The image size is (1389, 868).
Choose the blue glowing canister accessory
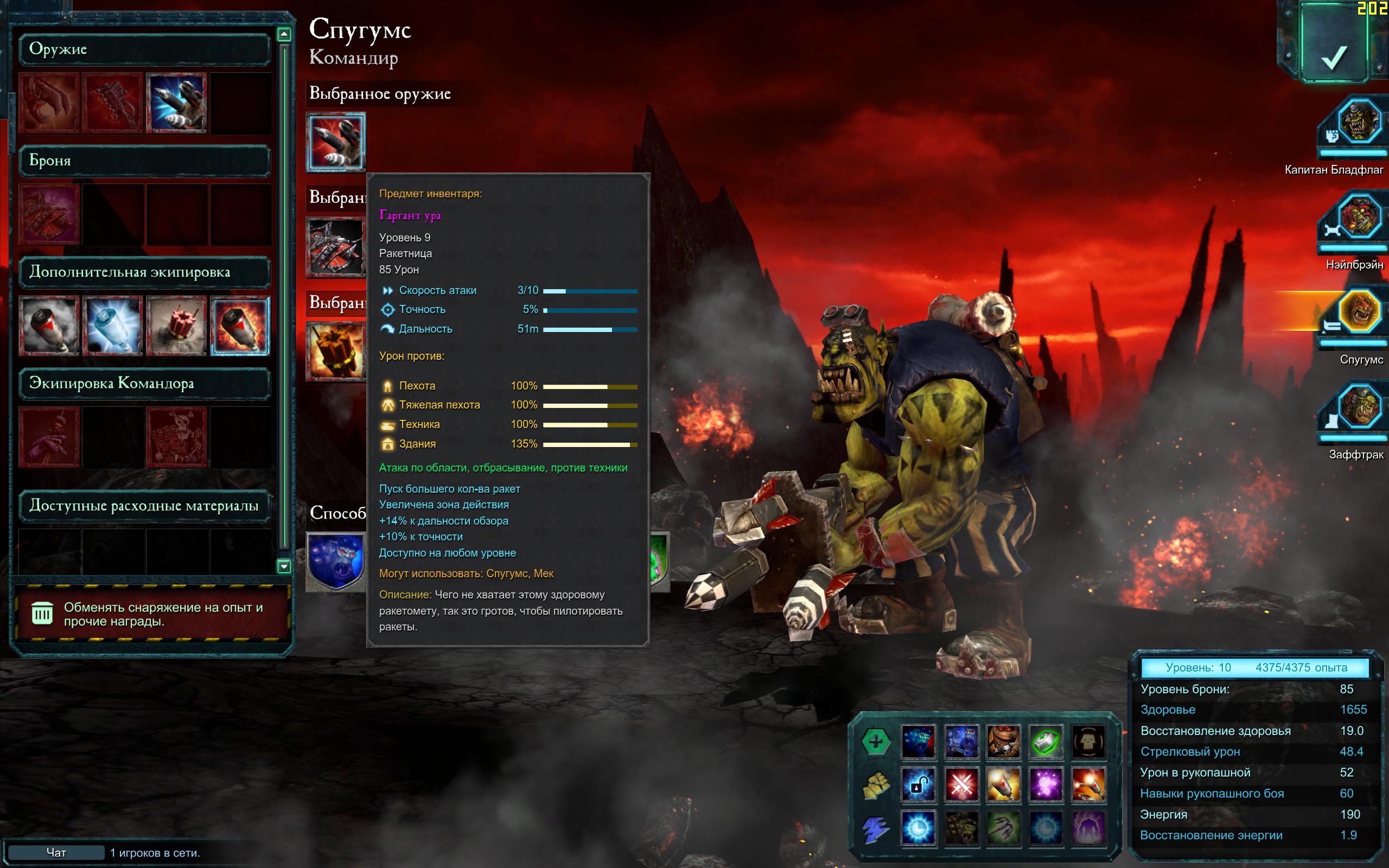(112, 325)
